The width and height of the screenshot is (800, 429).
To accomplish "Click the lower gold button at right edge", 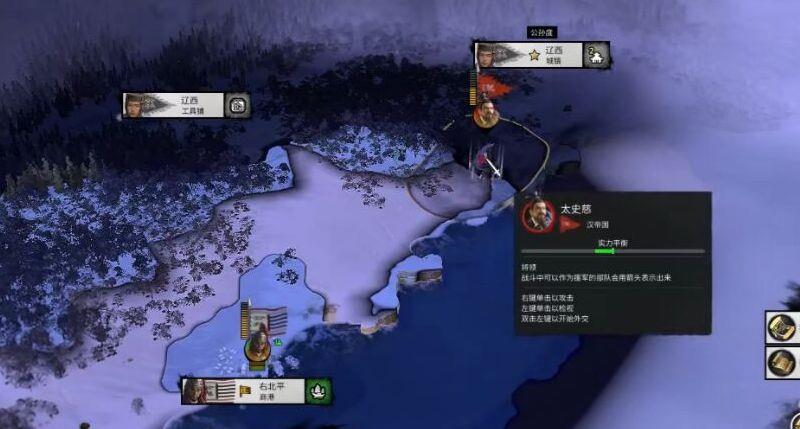I will 783,362.
